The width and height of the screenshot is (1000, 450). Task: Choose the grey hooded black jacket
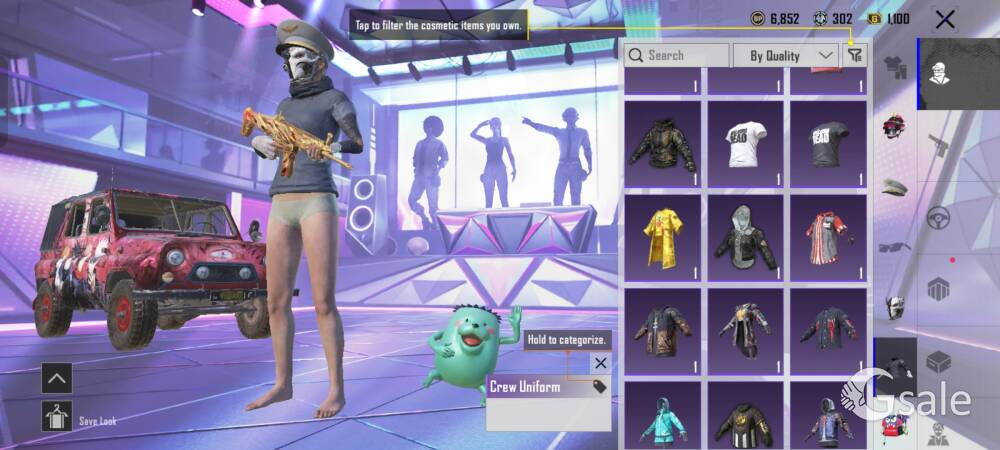tap(745, 238)
